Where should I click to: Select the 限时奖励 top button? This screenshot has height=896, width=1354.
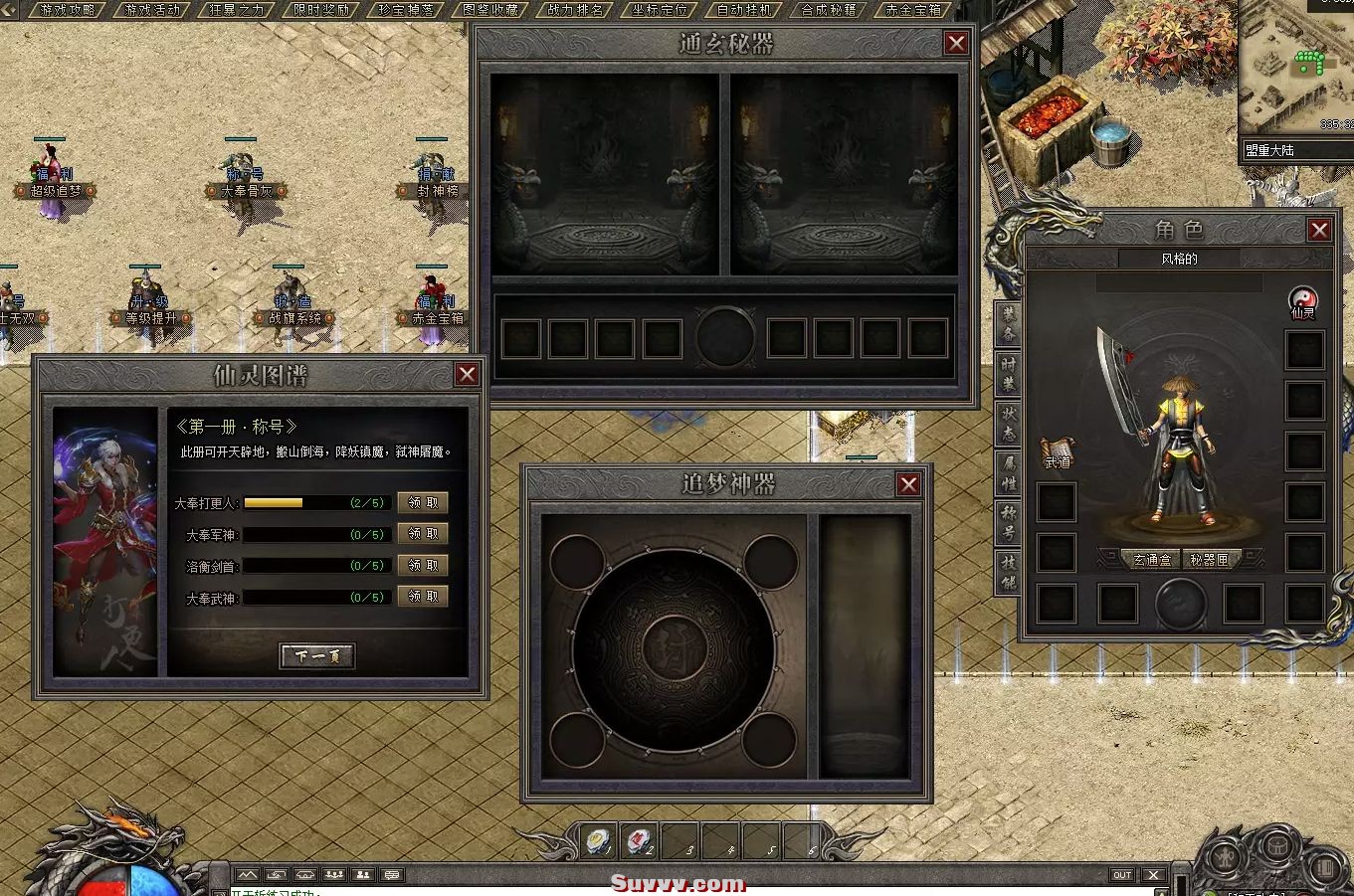pos(322,10)
